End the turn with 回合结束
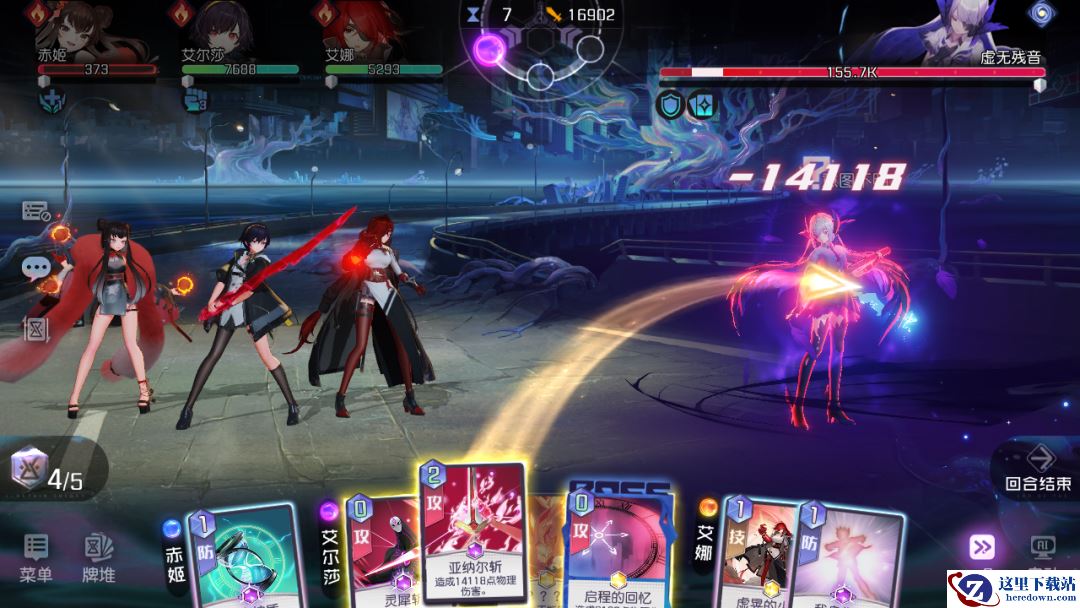Viewport: 1080px width, 608px height. pyautogui.click(x=1041, y=468)
